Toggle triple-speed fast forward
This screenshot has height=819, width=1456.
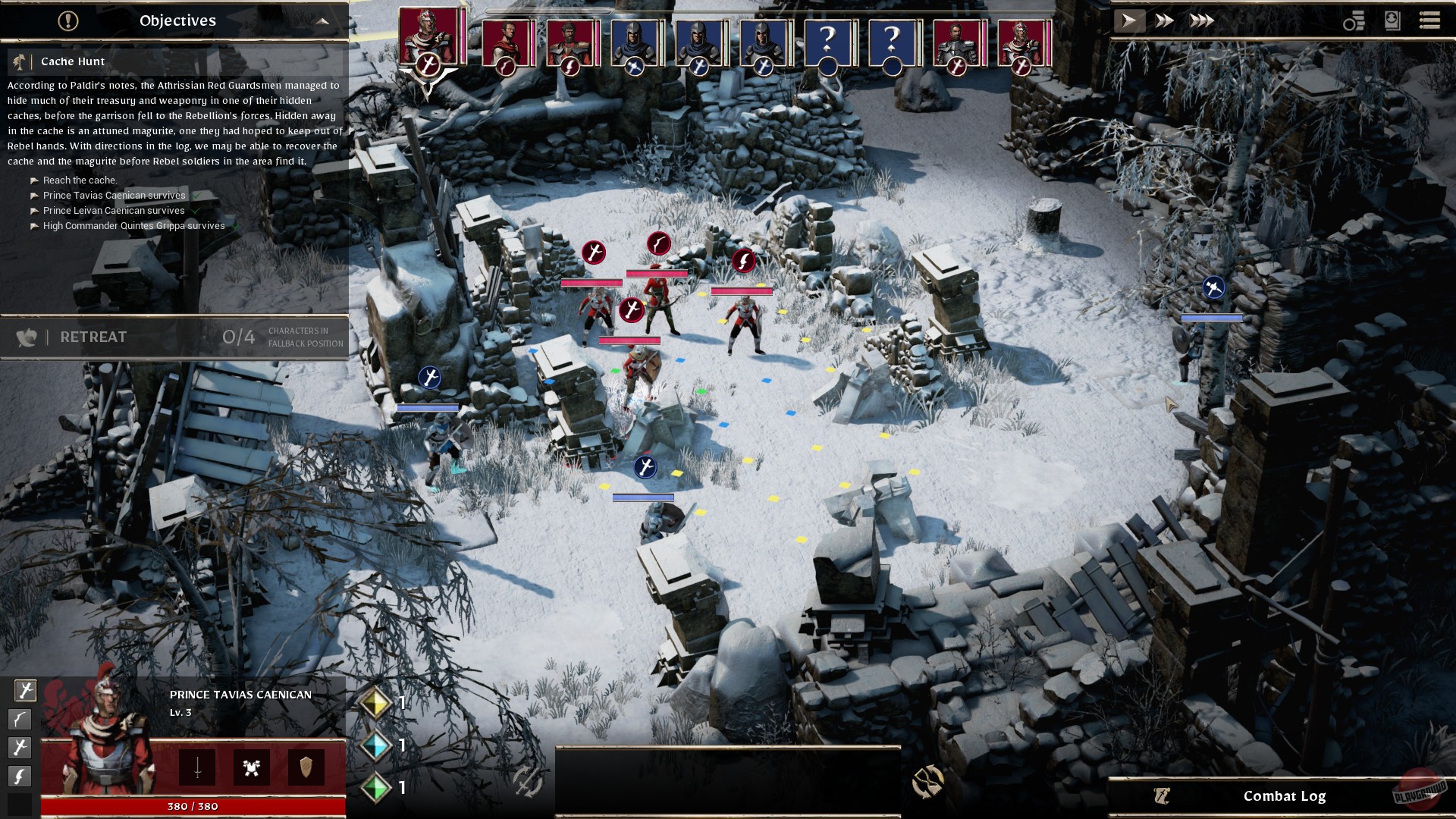[1200, 20]
